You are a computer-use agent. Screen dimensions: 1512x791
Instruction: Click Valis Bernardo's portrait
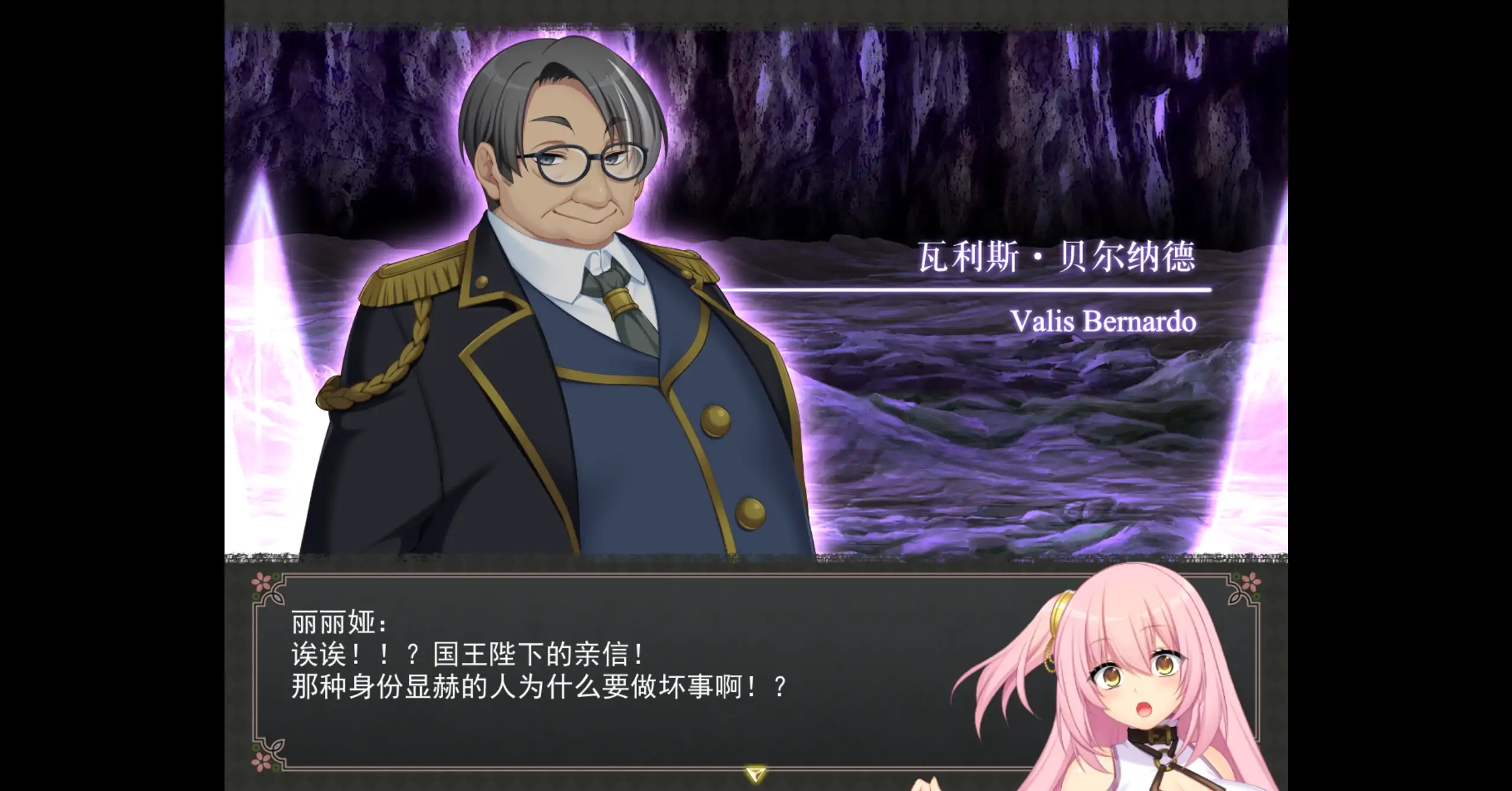point(561,266)
